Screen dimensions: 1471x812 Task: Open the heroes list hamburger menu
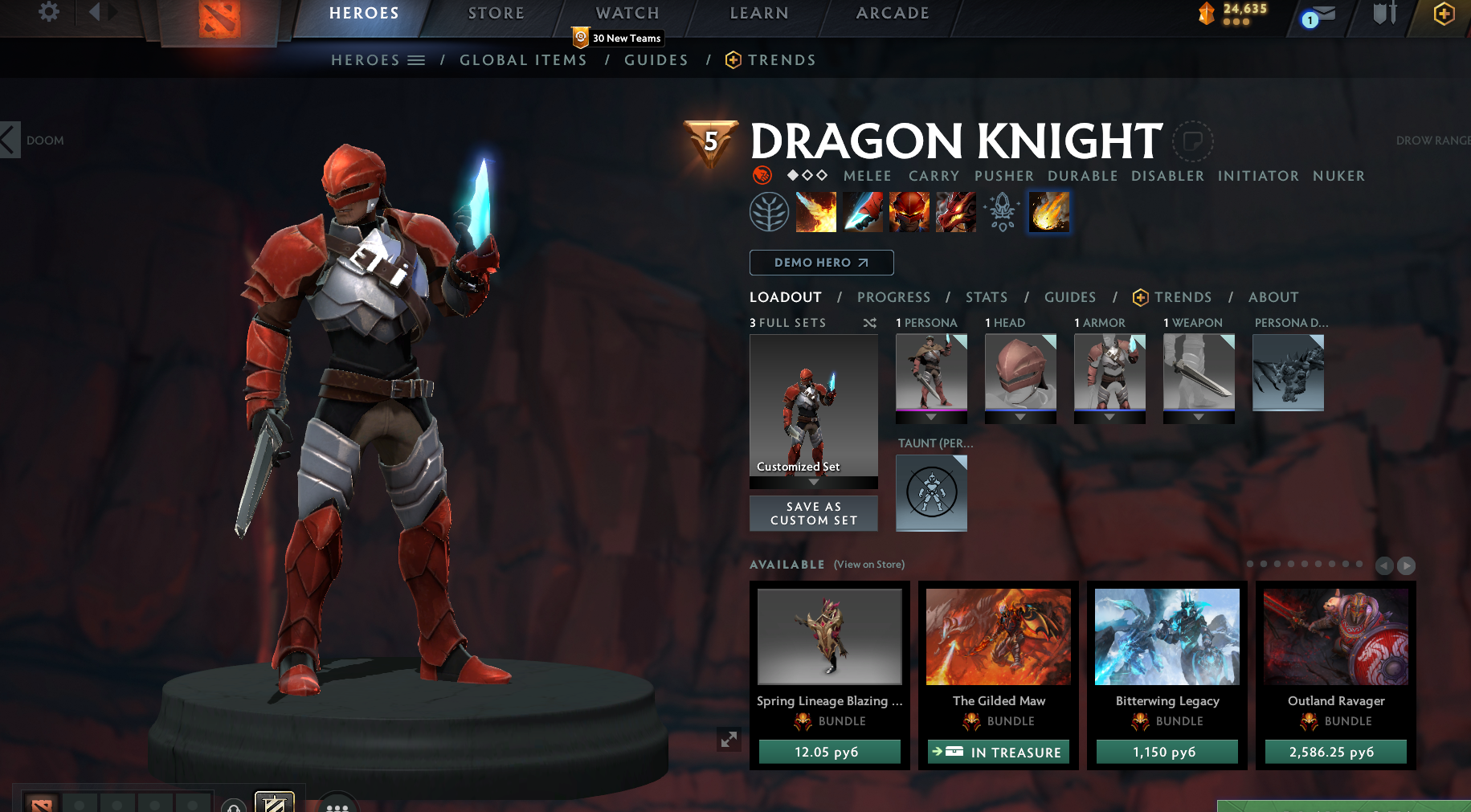(416, 59)
